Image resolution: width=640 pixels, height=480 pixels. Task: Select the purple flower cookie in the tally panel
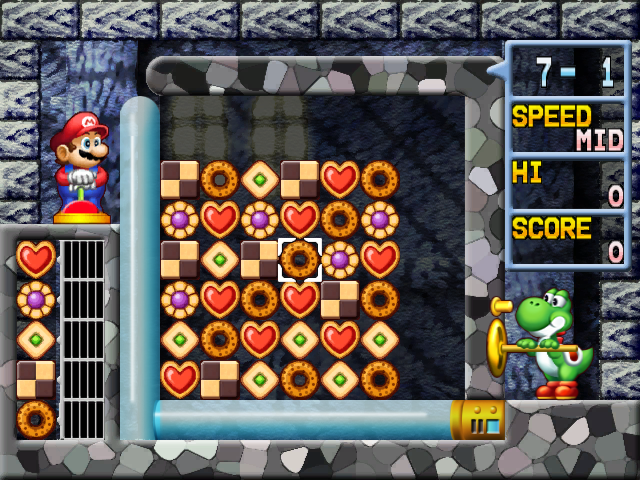pyautogui.click(x=36, y=299)
